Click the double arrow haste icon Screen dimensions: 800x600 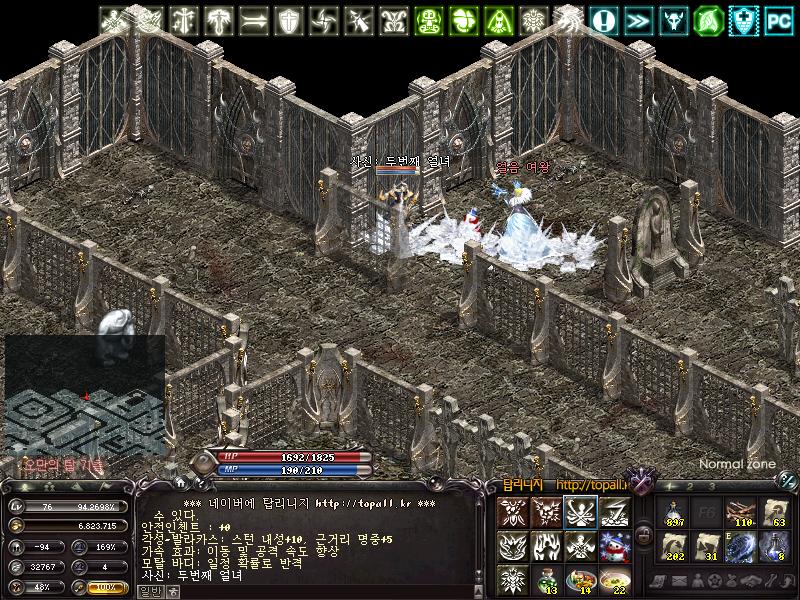637,19
